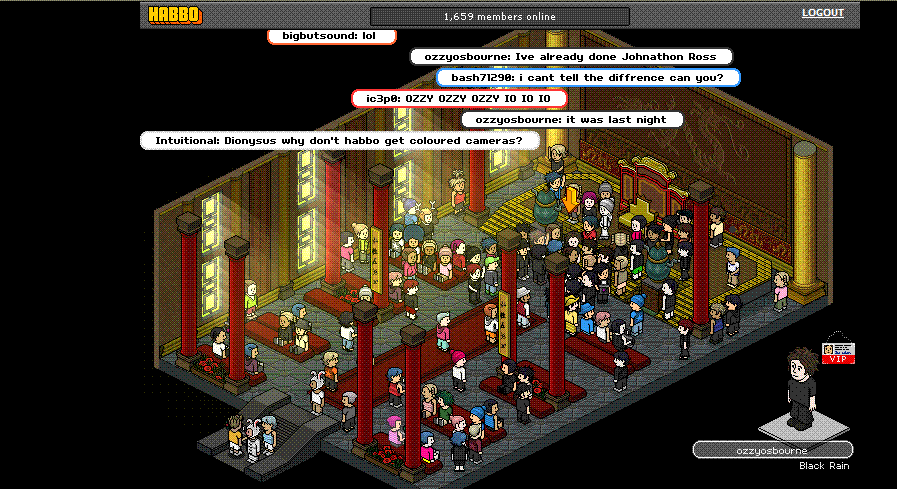897x489 pixels.
Task: Select the VIP badge on the profile panel
Action: 838,353
